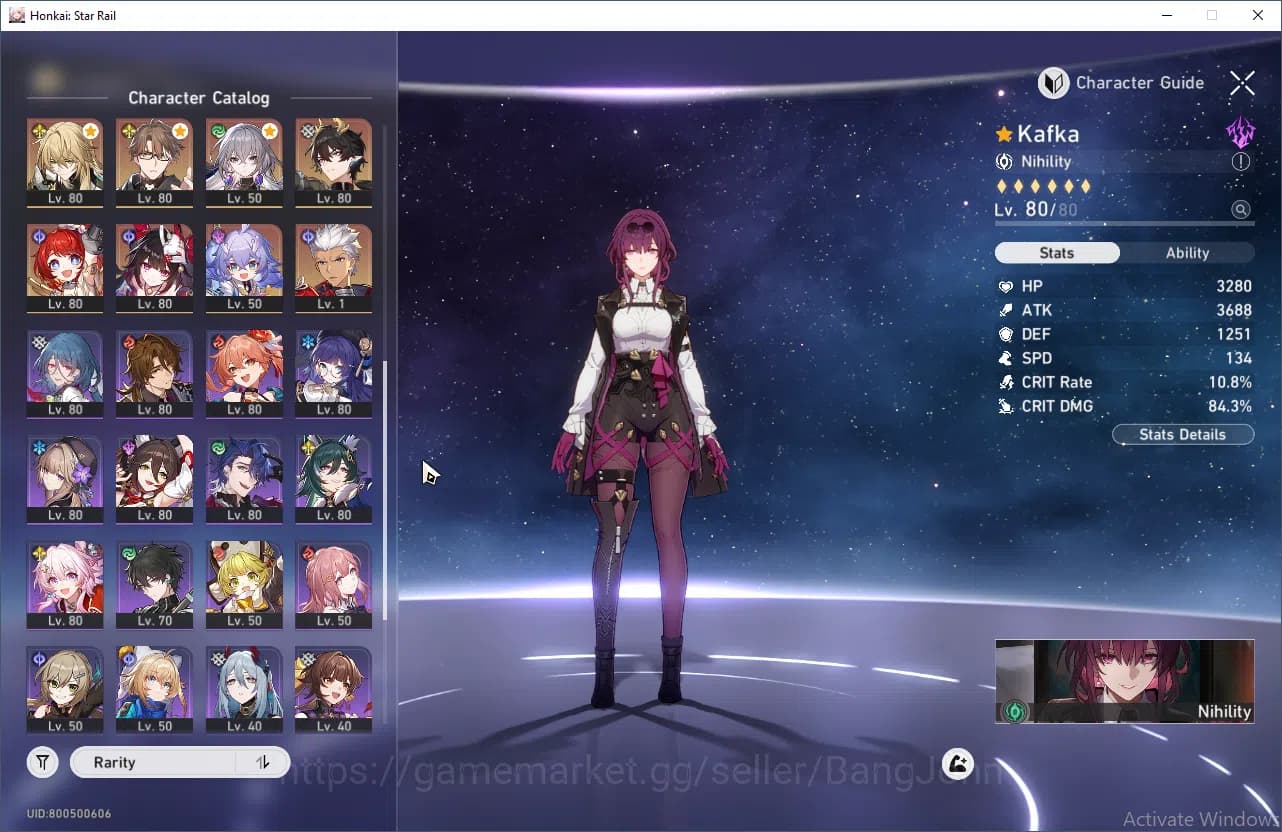Open the magnifier icon next to Lv. 80
Viewport: 1282px width, 832px height.
tap(1241, 209)
